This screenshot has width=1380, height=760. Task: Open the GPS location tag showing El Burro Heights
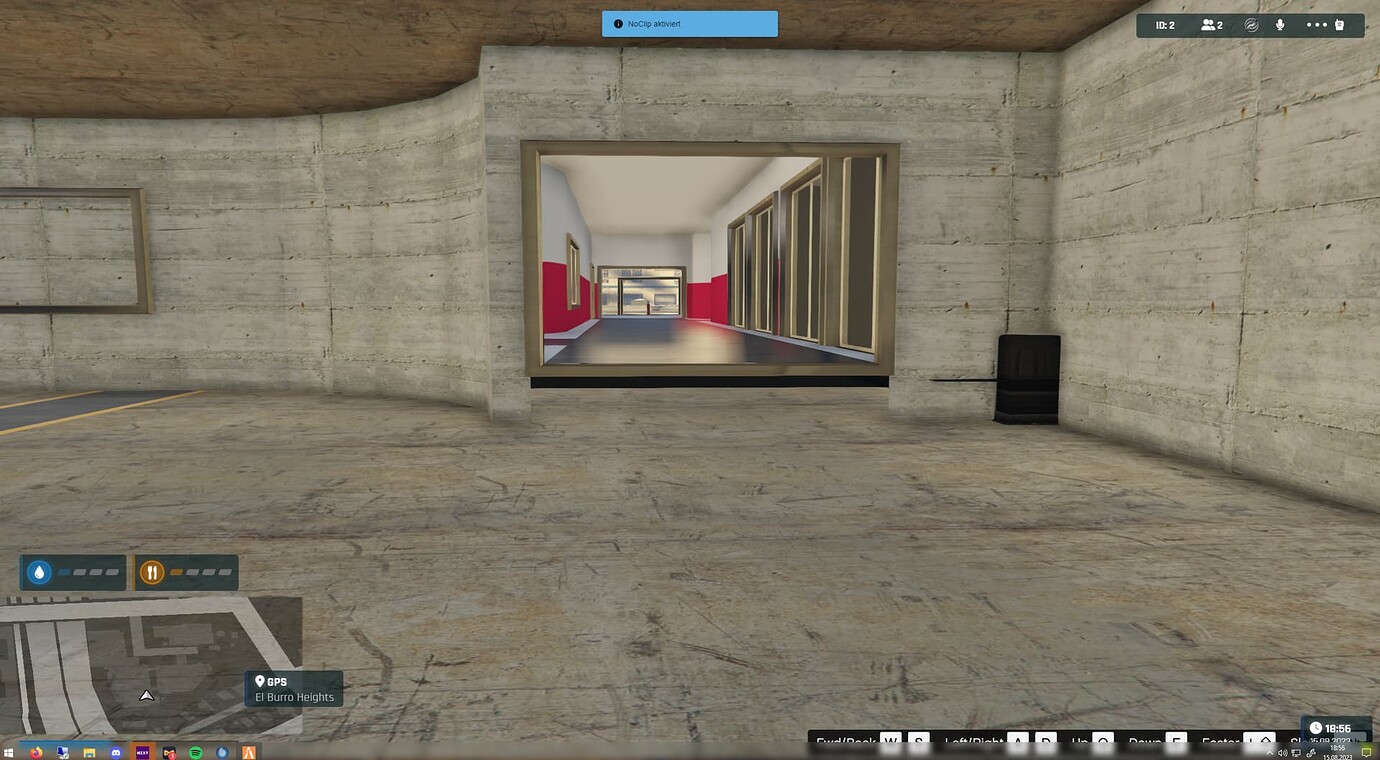[x=294, y=689]
